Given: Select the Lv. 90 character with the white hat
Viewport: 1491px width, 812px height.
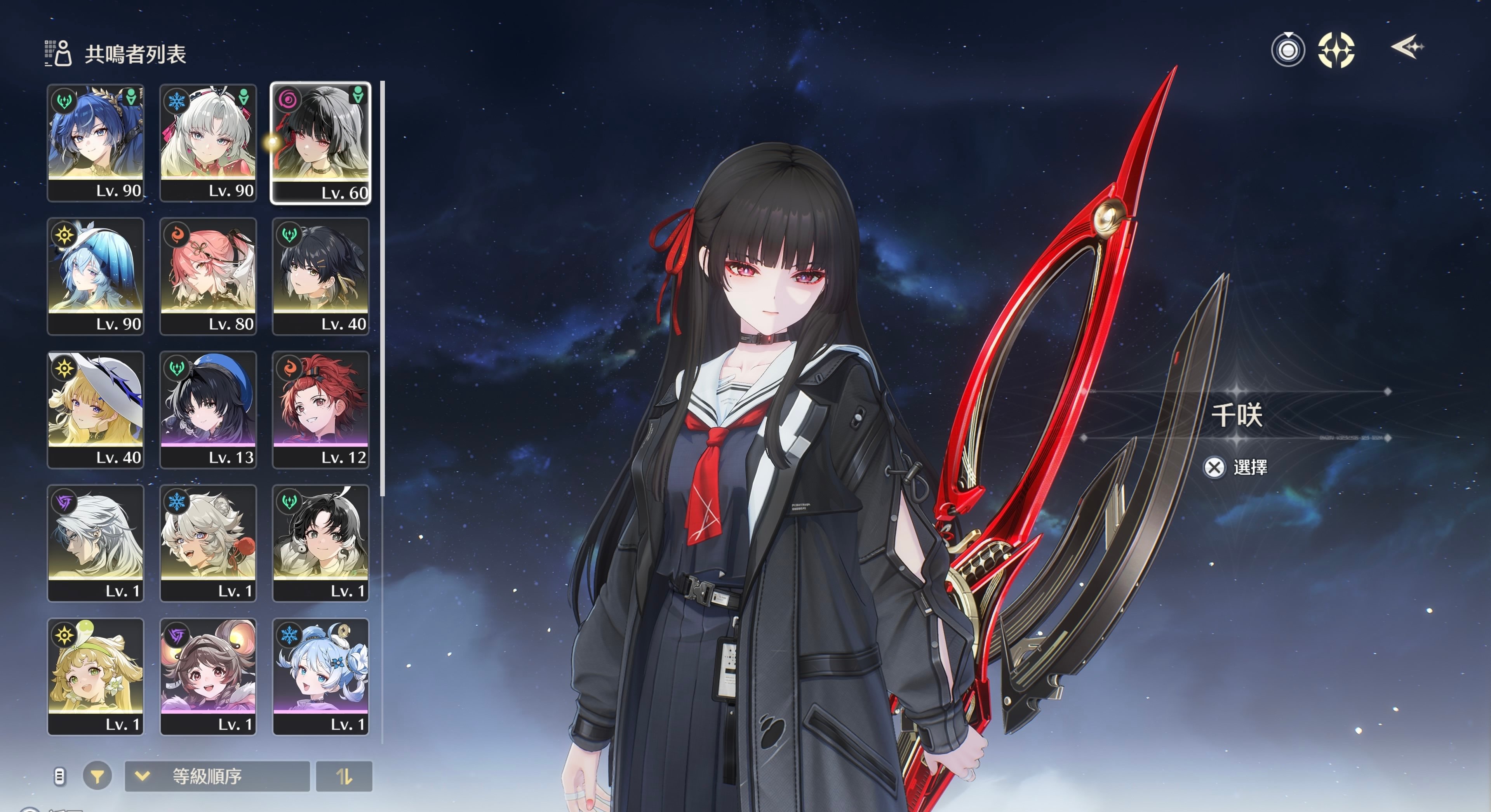Looking at the screenshot, I should point(96,276).
